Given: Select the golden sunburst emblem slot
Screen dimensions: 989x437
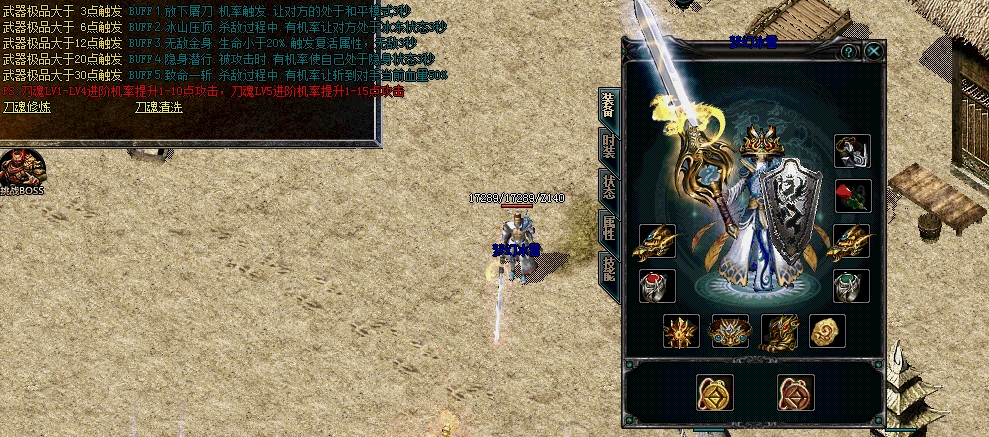Looking at the screenshot, I should (x=681, y=331).
